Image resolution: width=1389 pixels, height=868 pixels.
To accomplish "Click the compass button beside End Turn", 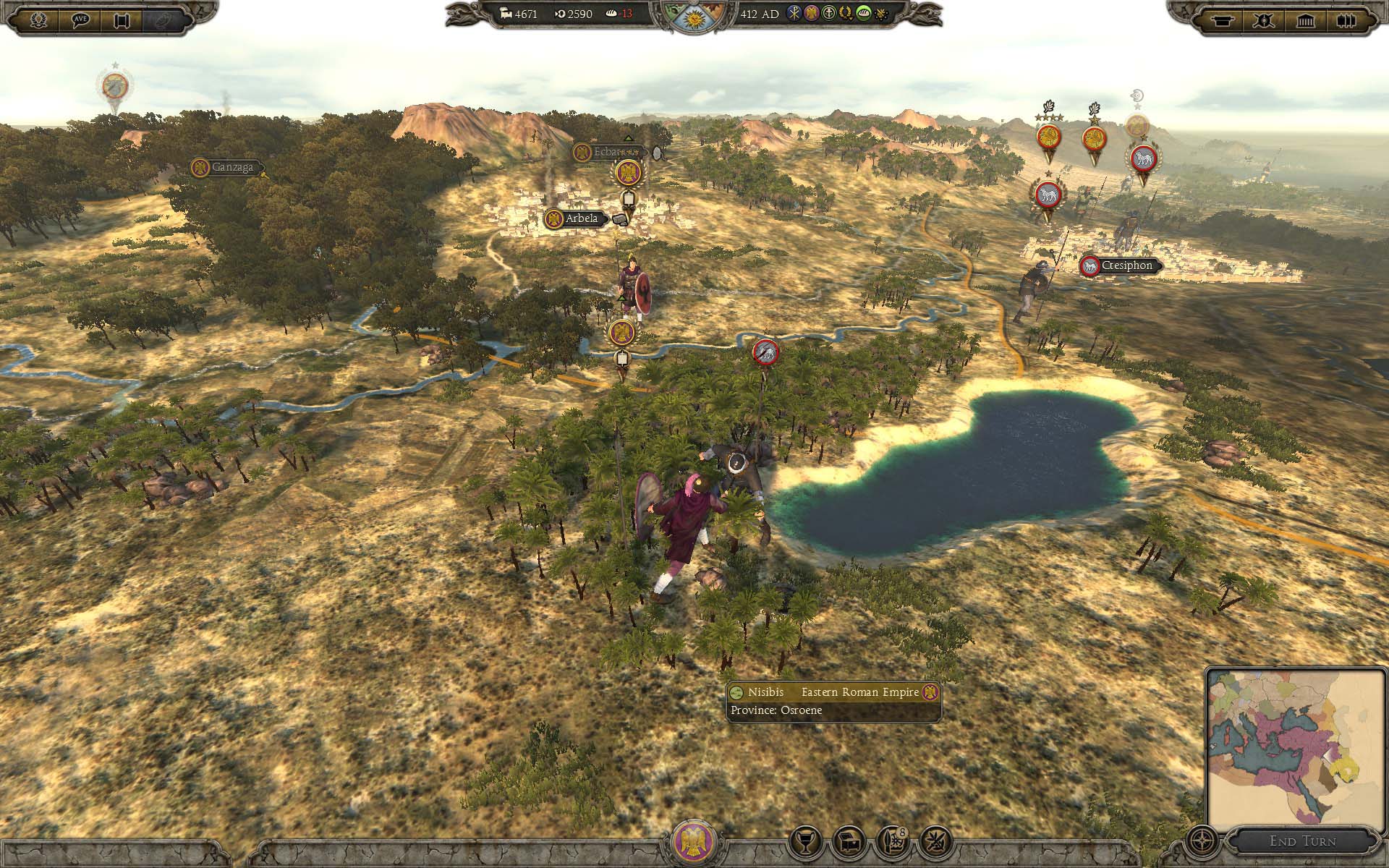I will (1202, 841).
